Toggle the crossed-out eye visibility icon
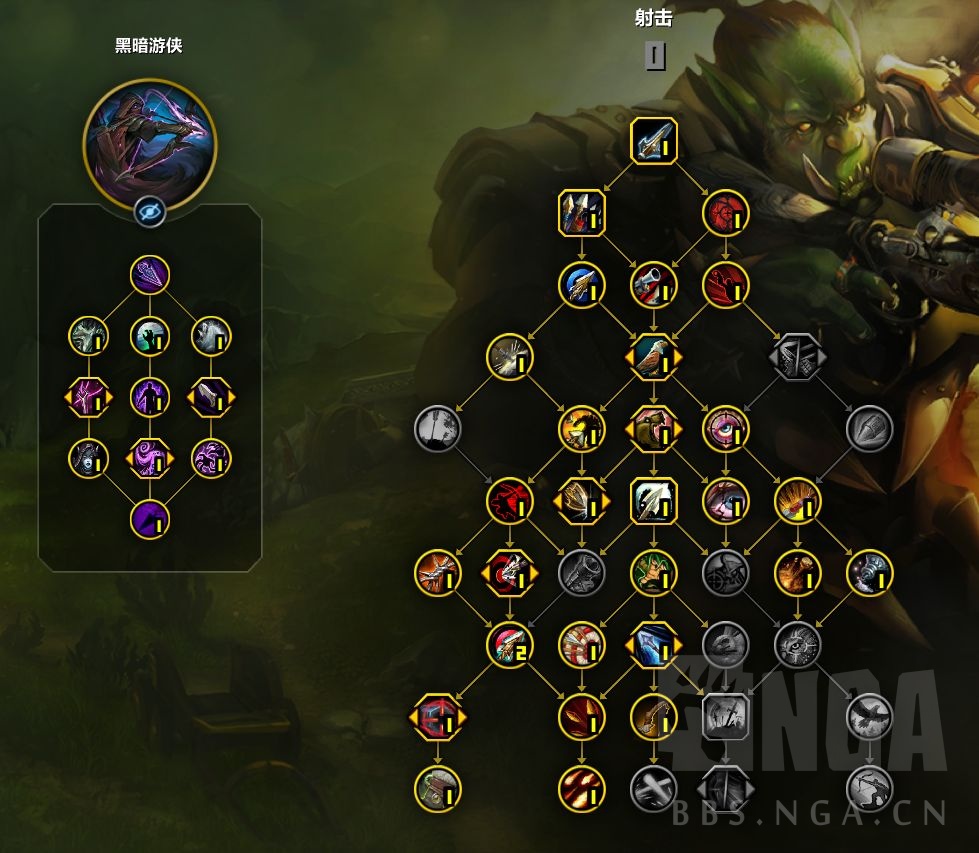The height and width of the screenshot is (853, 979). [149, 210]
